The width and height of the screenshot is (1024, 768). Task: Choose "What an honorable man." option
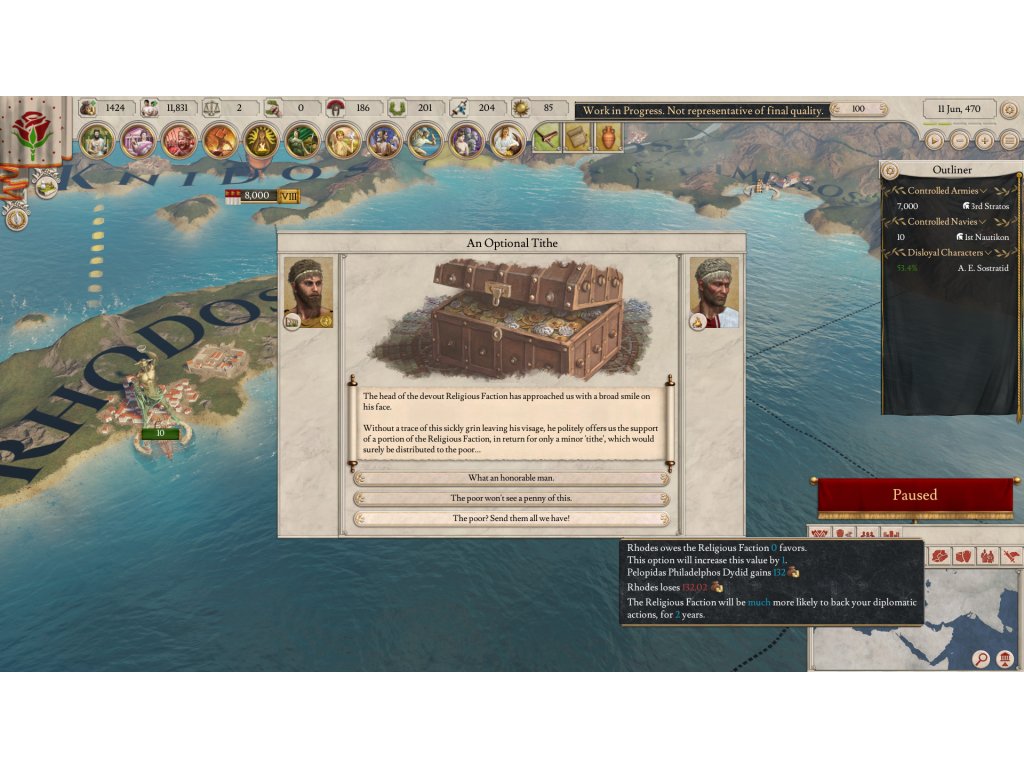[x=511, y=478]
